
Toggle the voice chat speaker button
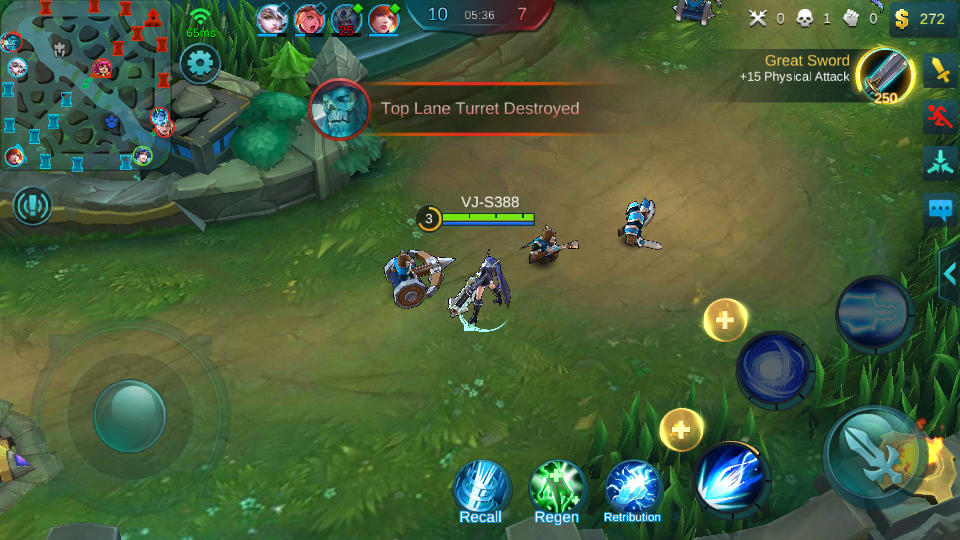[33, 206]
